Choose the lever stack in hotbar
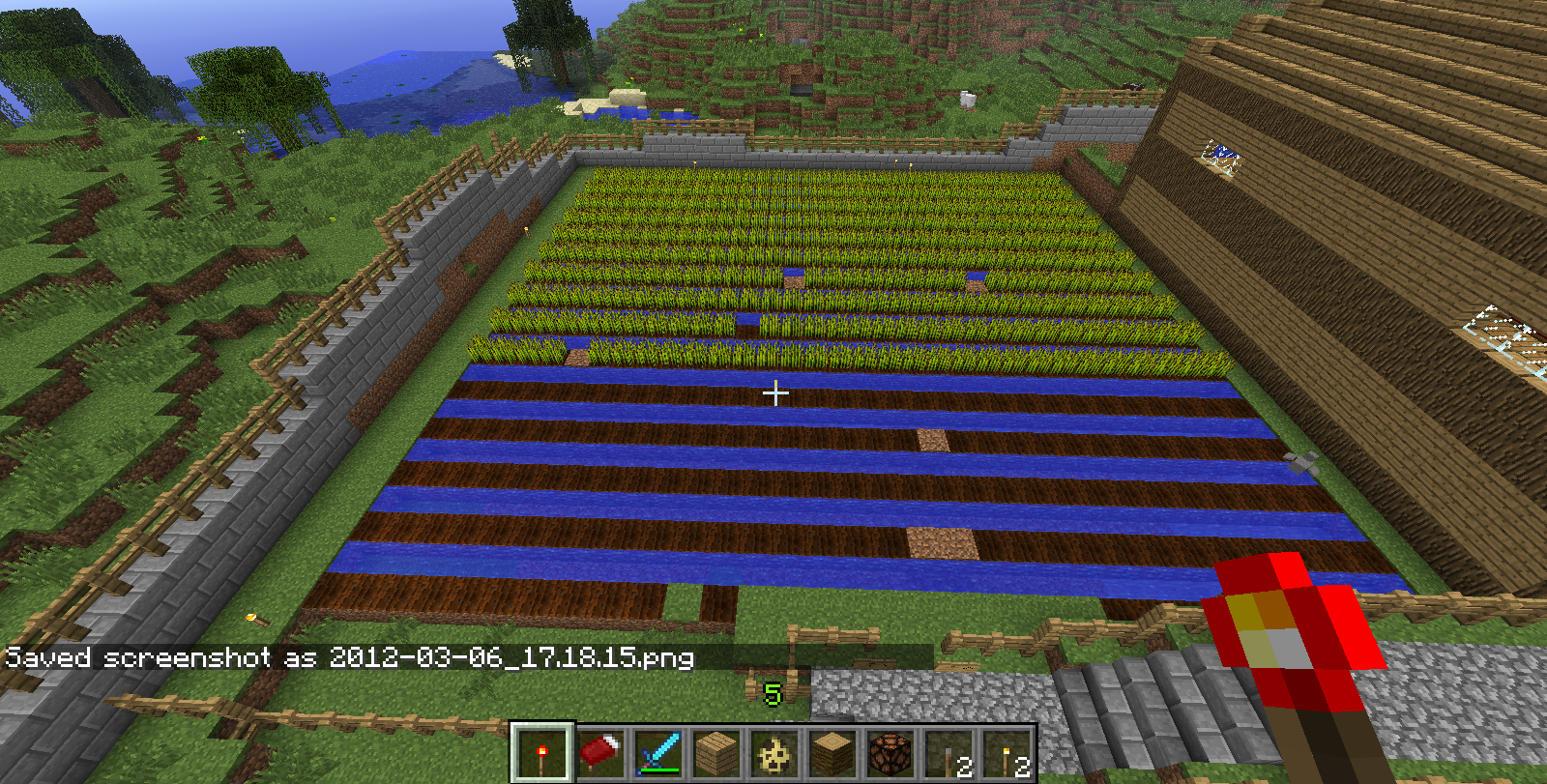The image size is (1547, 784). pos(949,753)
